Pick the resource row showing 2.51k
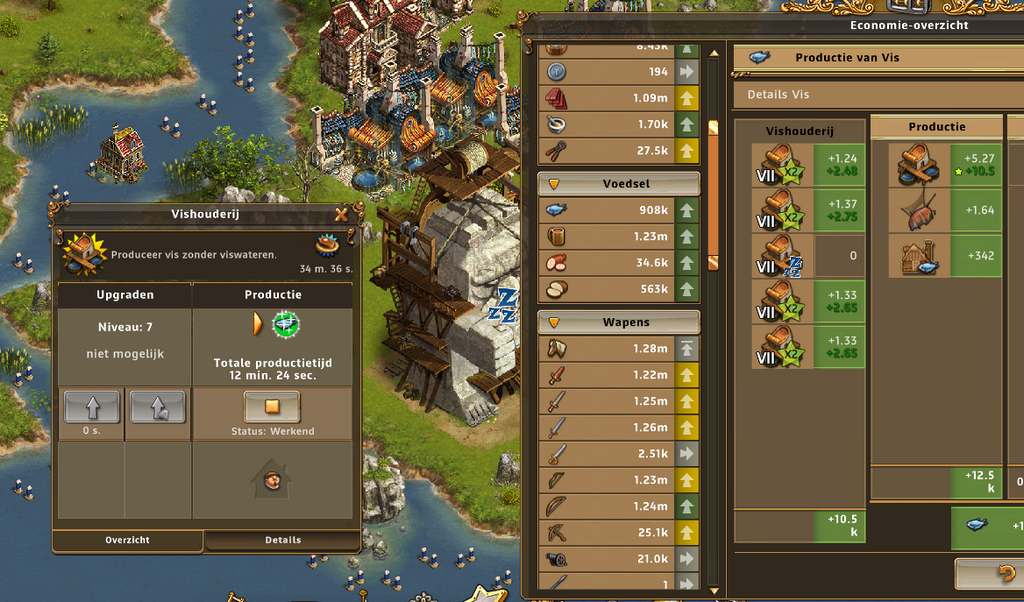Screen dimensions: 1024x602 (x=619, y=453)
